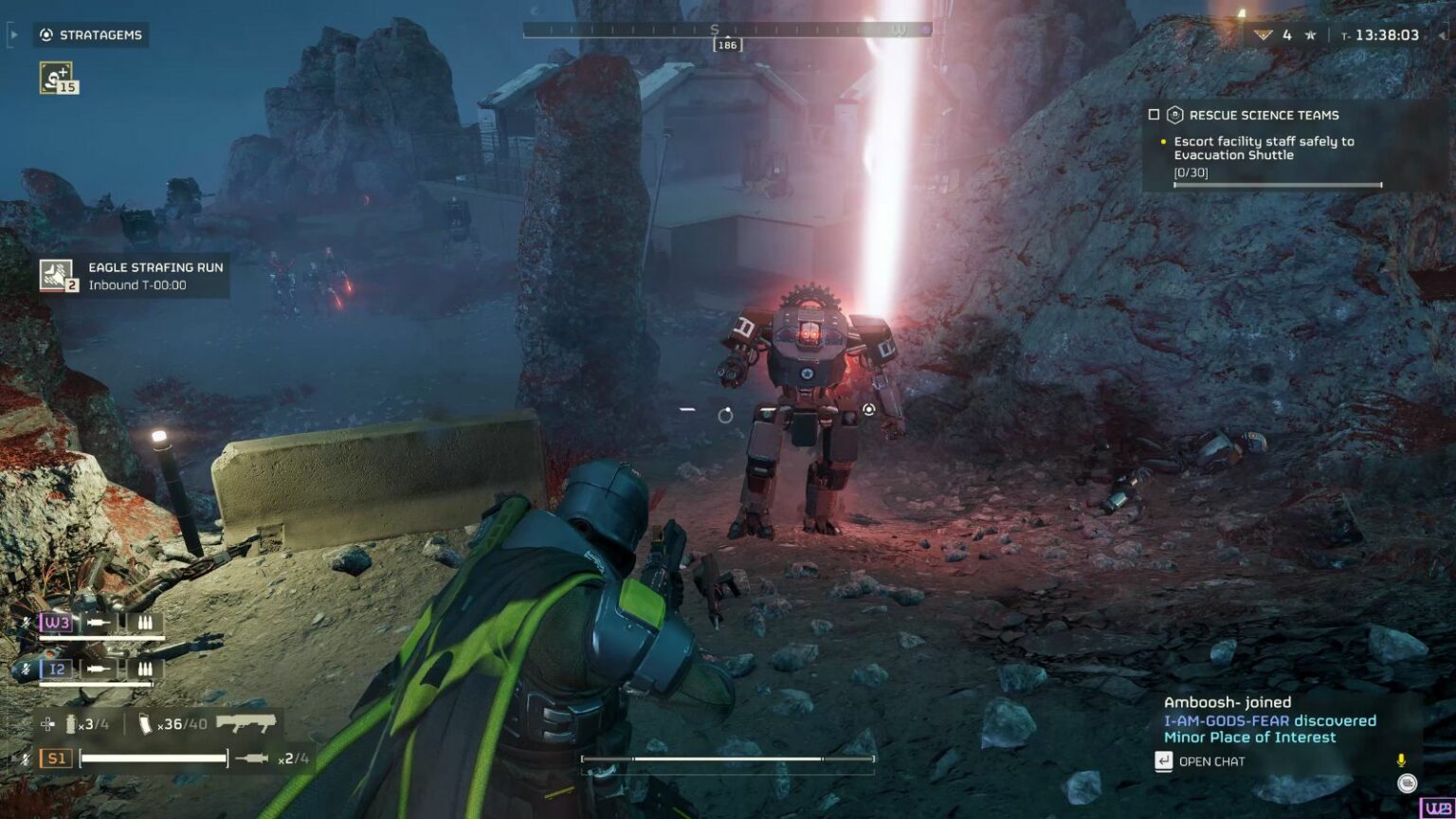1456x819 pixels.
Task: Open the chat box
Action: tap(1200, 761)
